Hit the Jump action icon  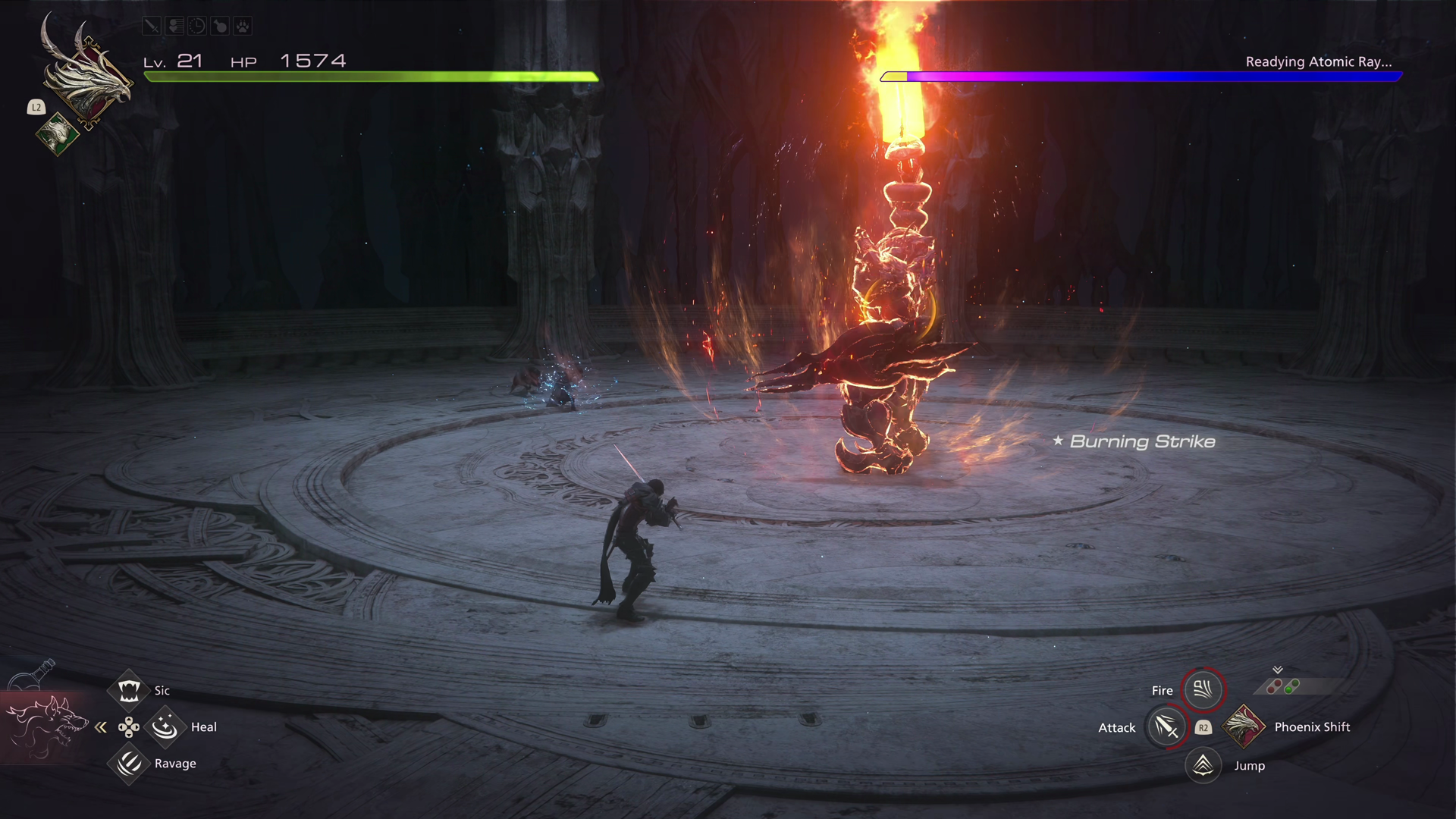pos(1203,765)
